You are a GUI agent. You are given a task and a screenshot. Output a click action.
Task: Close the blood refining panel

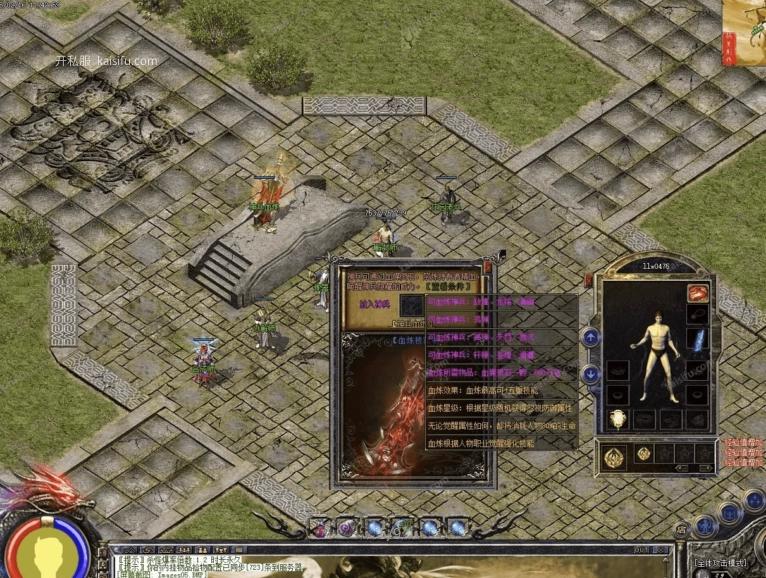(x=487, y=267)
